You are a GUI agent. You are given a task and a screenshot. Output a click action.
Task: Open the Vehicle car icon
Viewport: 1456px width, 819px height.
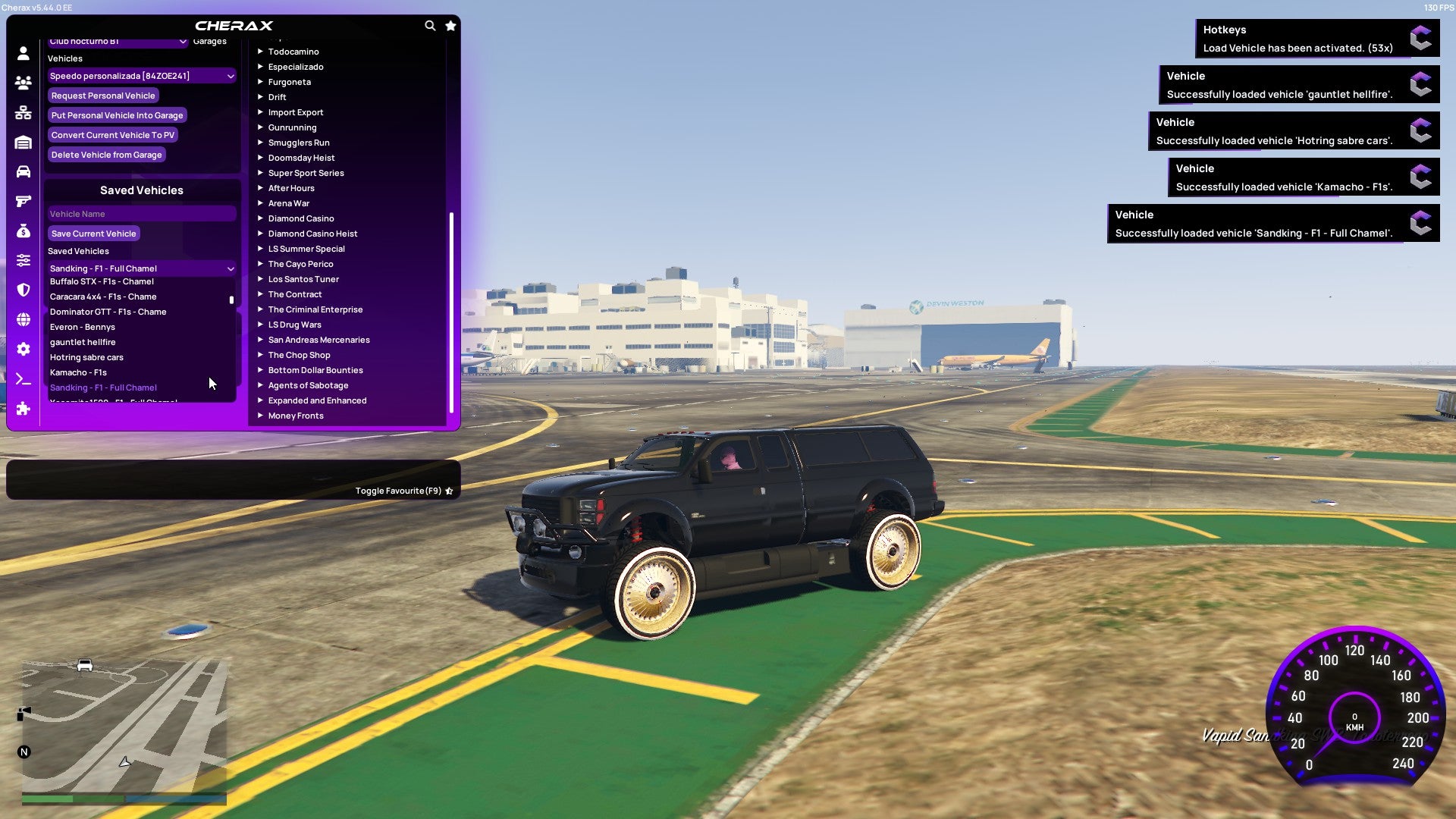(23, 171)
